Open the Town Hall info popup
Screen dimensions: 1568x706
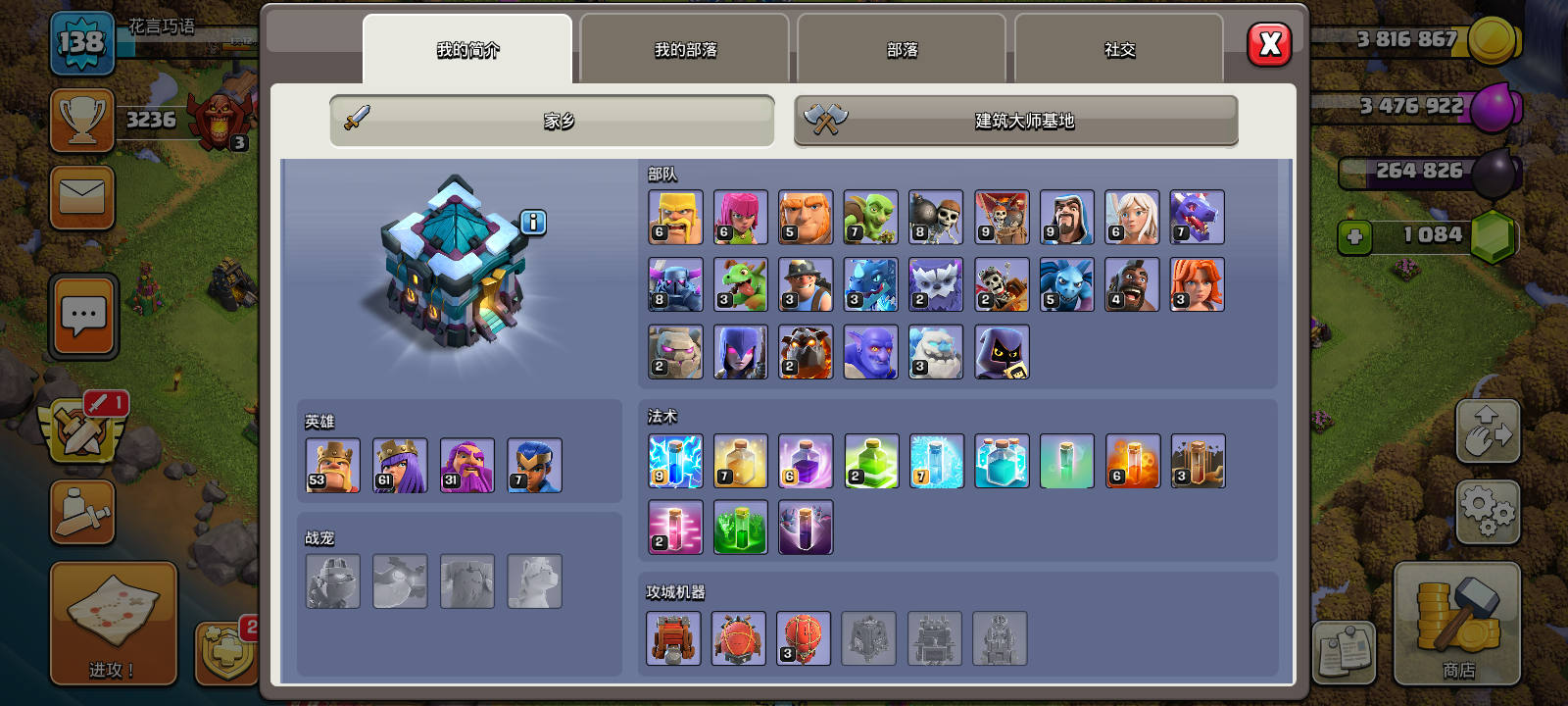click(532, 223)
